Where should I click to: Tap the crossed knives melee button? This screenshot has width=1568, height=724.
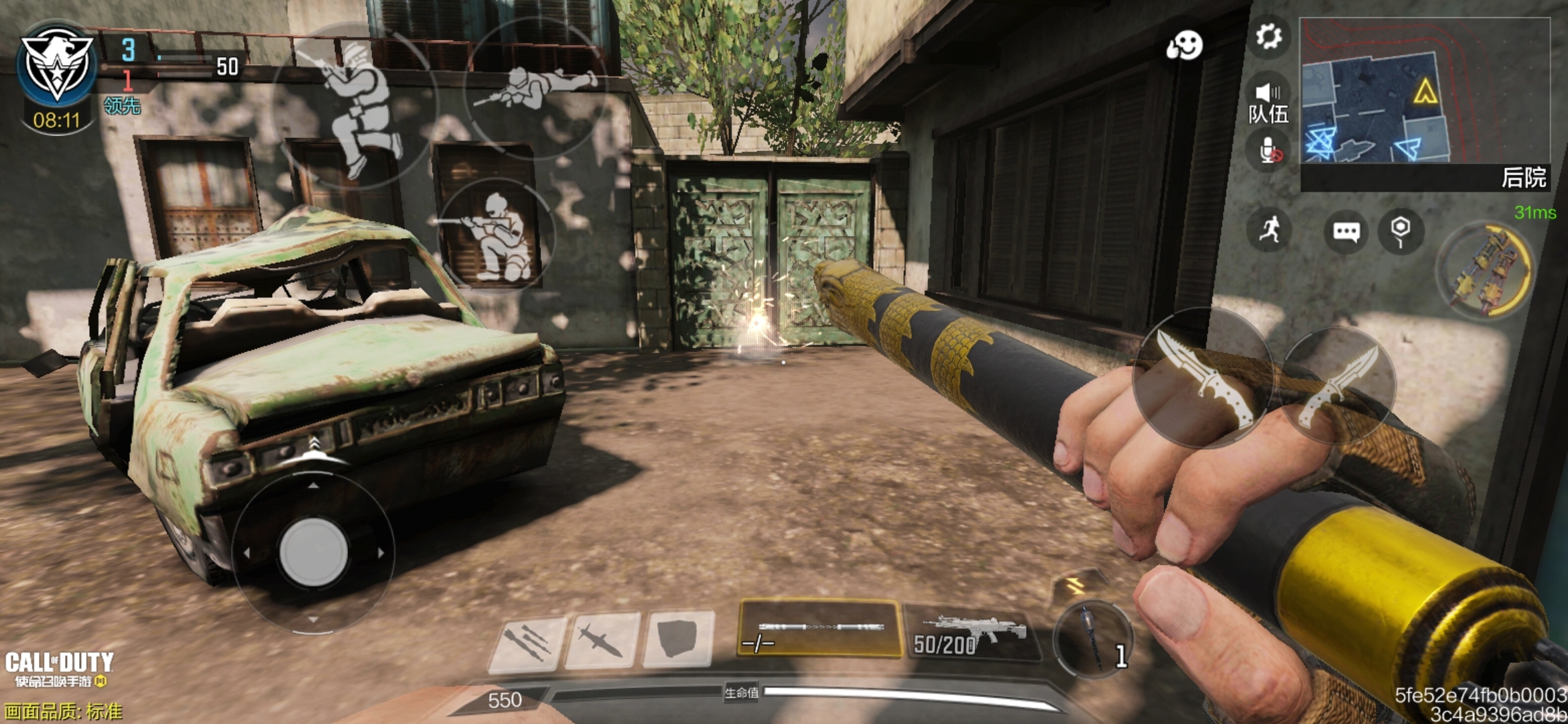[1339, 387]
